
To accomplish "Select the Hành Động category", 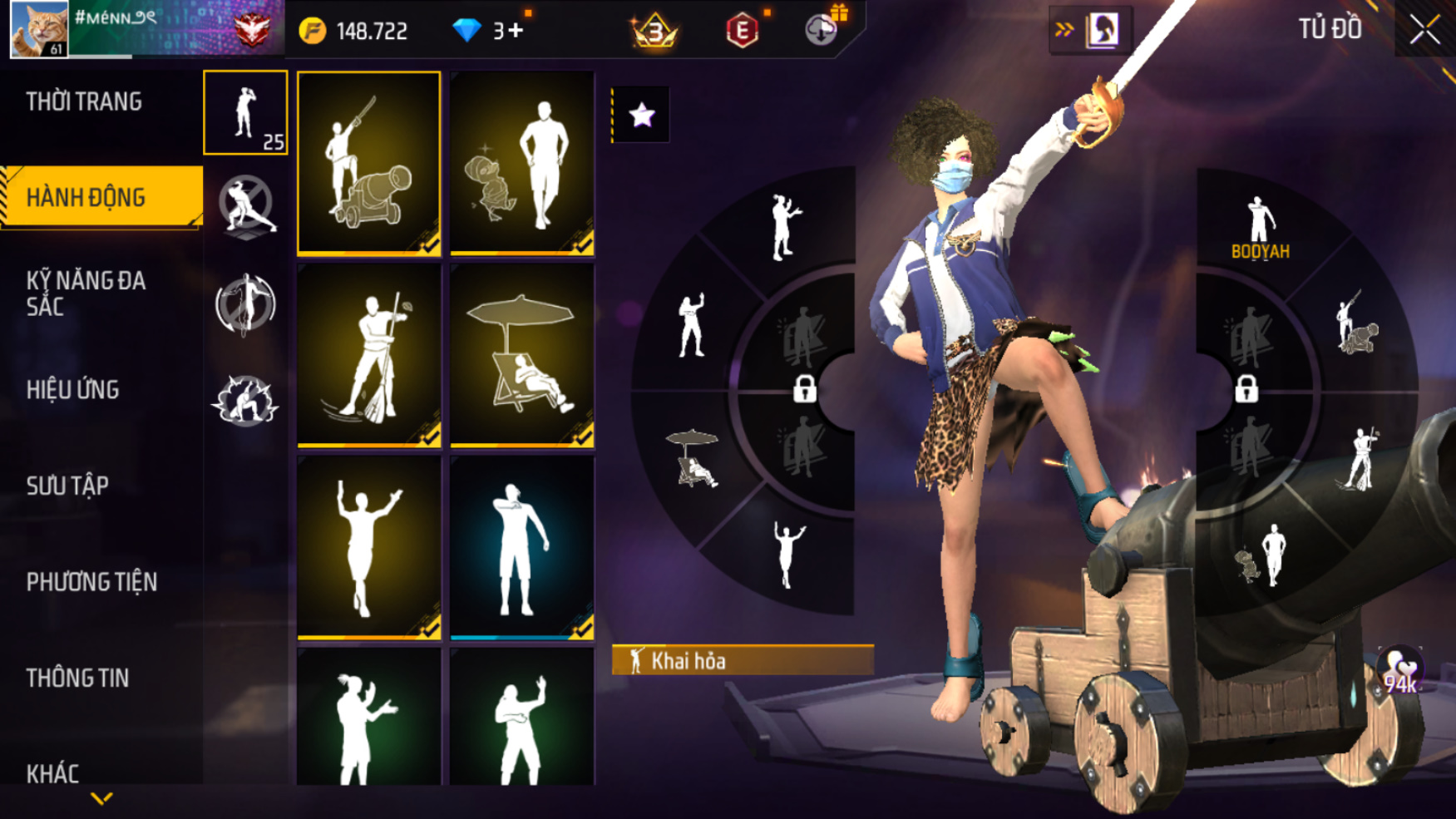I will 86,197.
